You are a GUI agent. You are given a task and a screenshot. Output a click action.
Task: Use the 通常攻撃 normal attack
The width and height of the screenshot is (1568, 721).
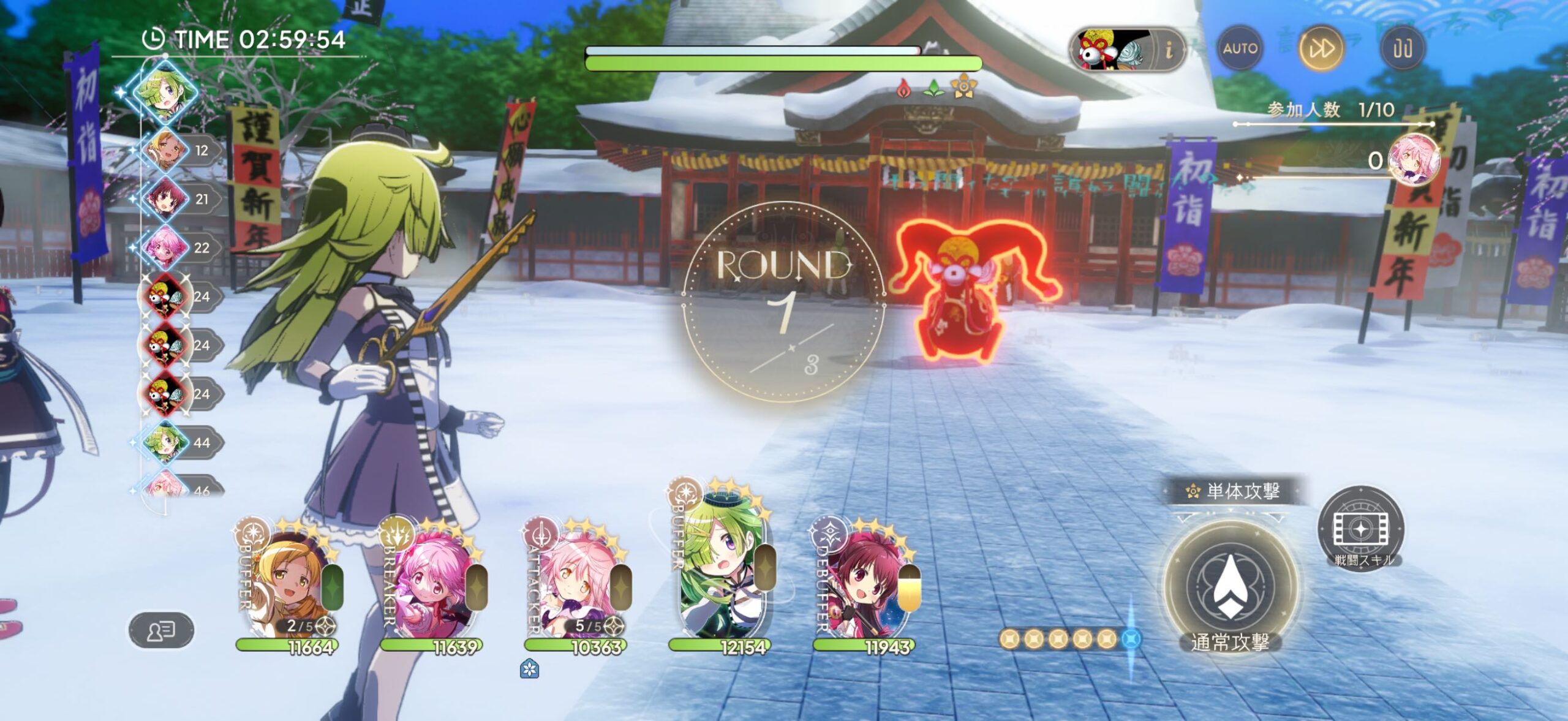1230,586
